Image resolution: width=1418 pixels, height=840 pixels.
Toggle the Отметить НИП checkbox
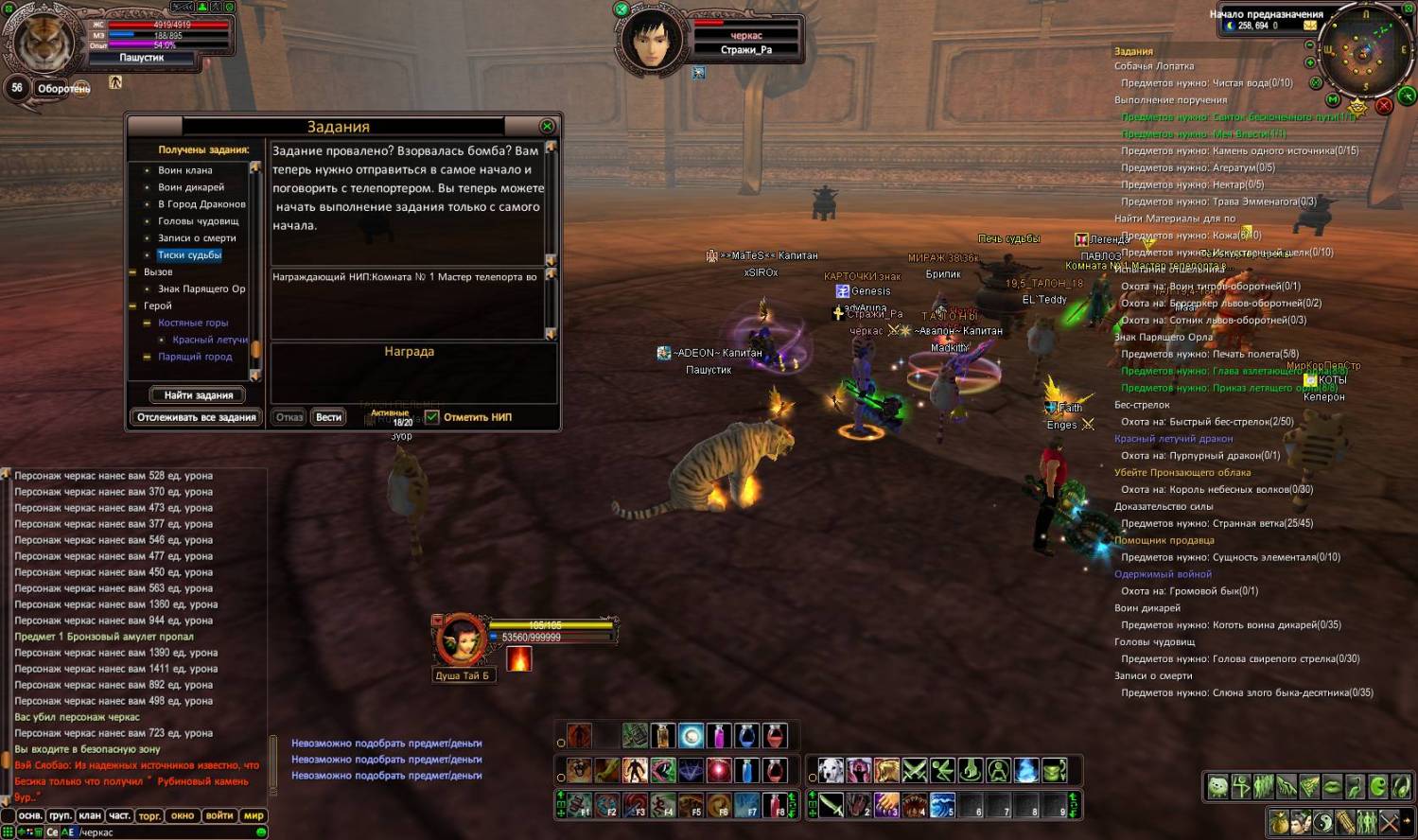[432, 417]
